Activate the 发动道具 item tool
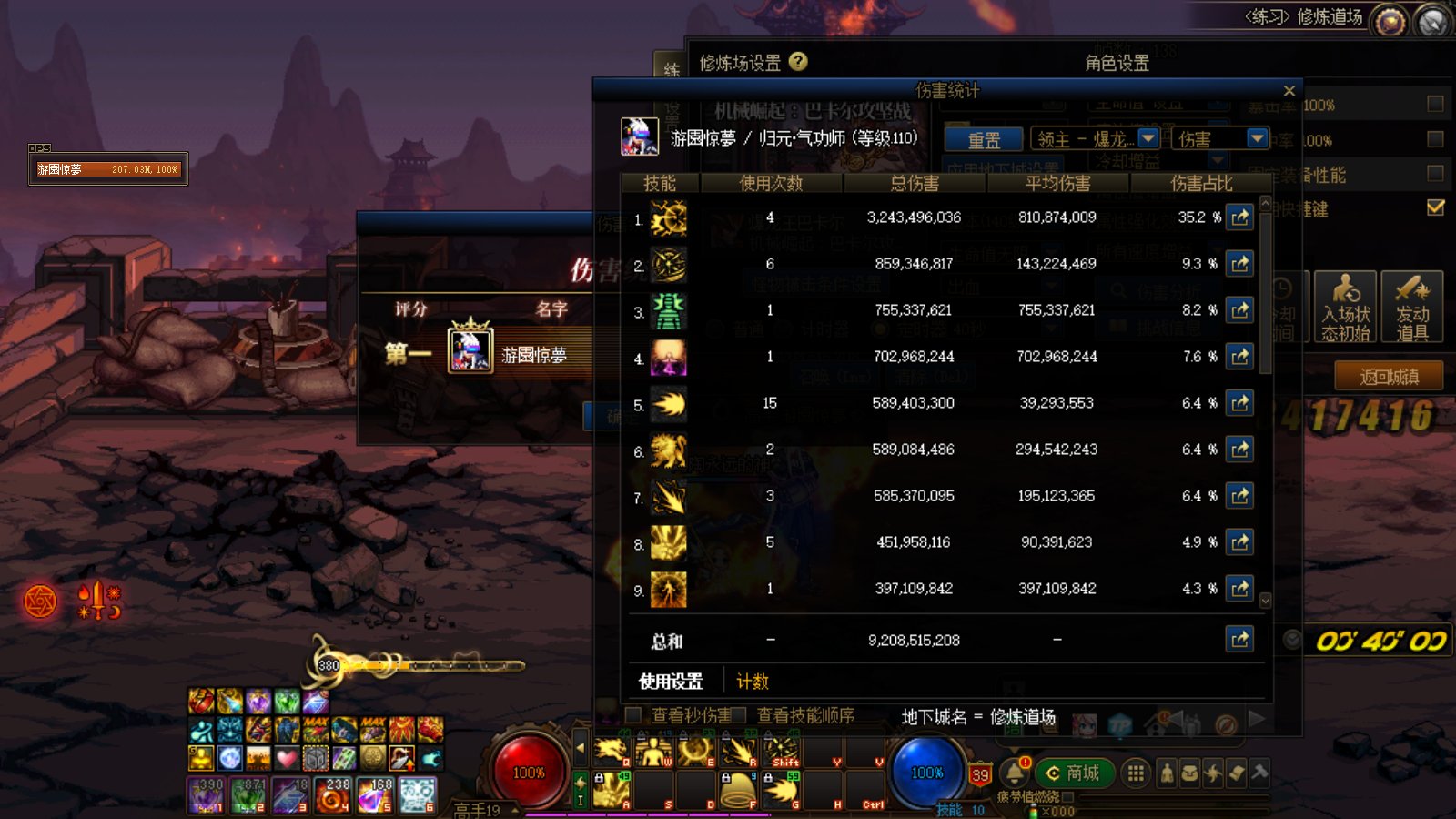The height and width of the screenshot is (819, 1456). pos(1414,308)
